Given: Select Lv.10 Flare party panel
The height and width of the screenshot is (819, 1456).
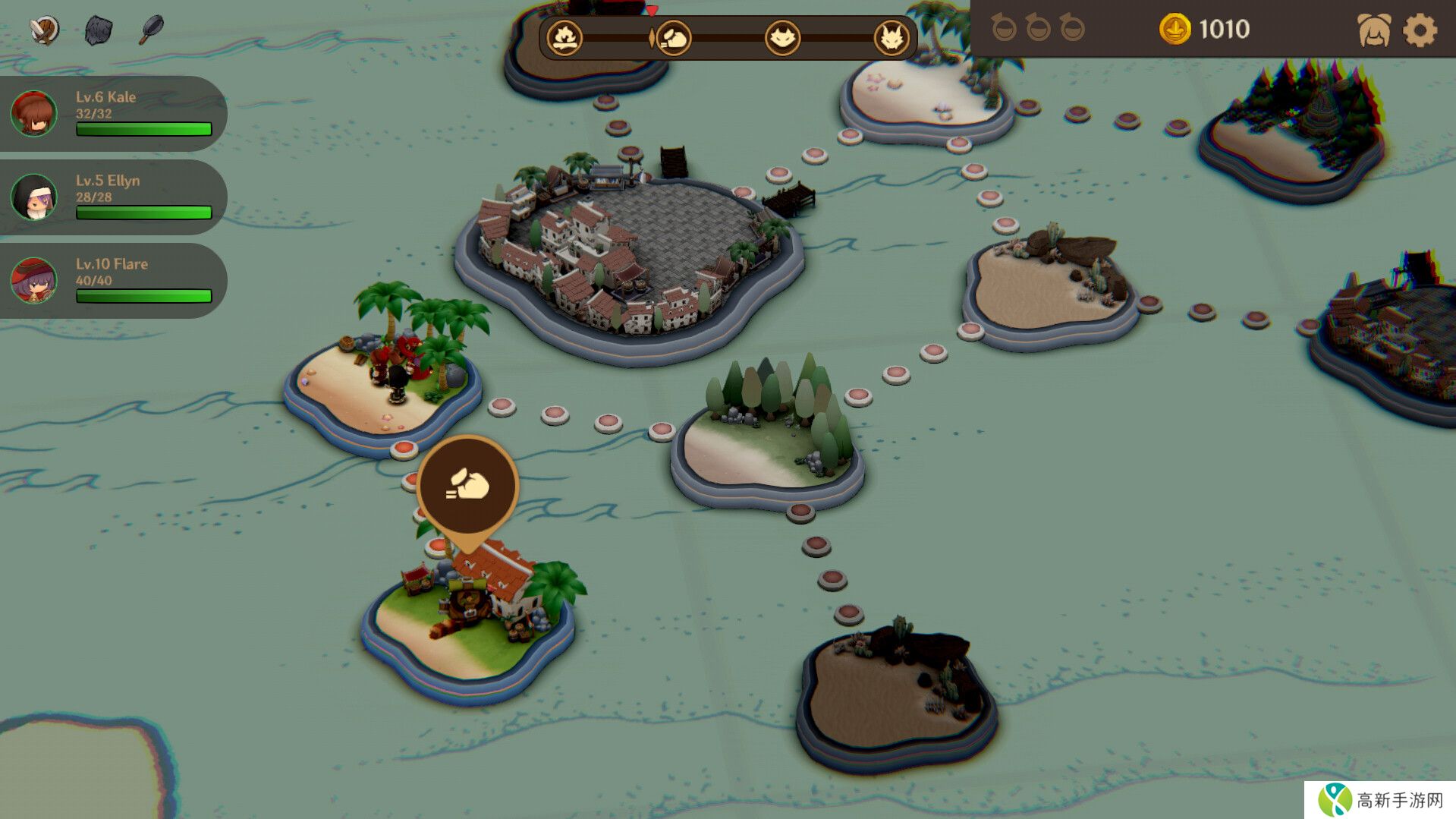Looking at the screenshot, I should click(x=112, y=281).
